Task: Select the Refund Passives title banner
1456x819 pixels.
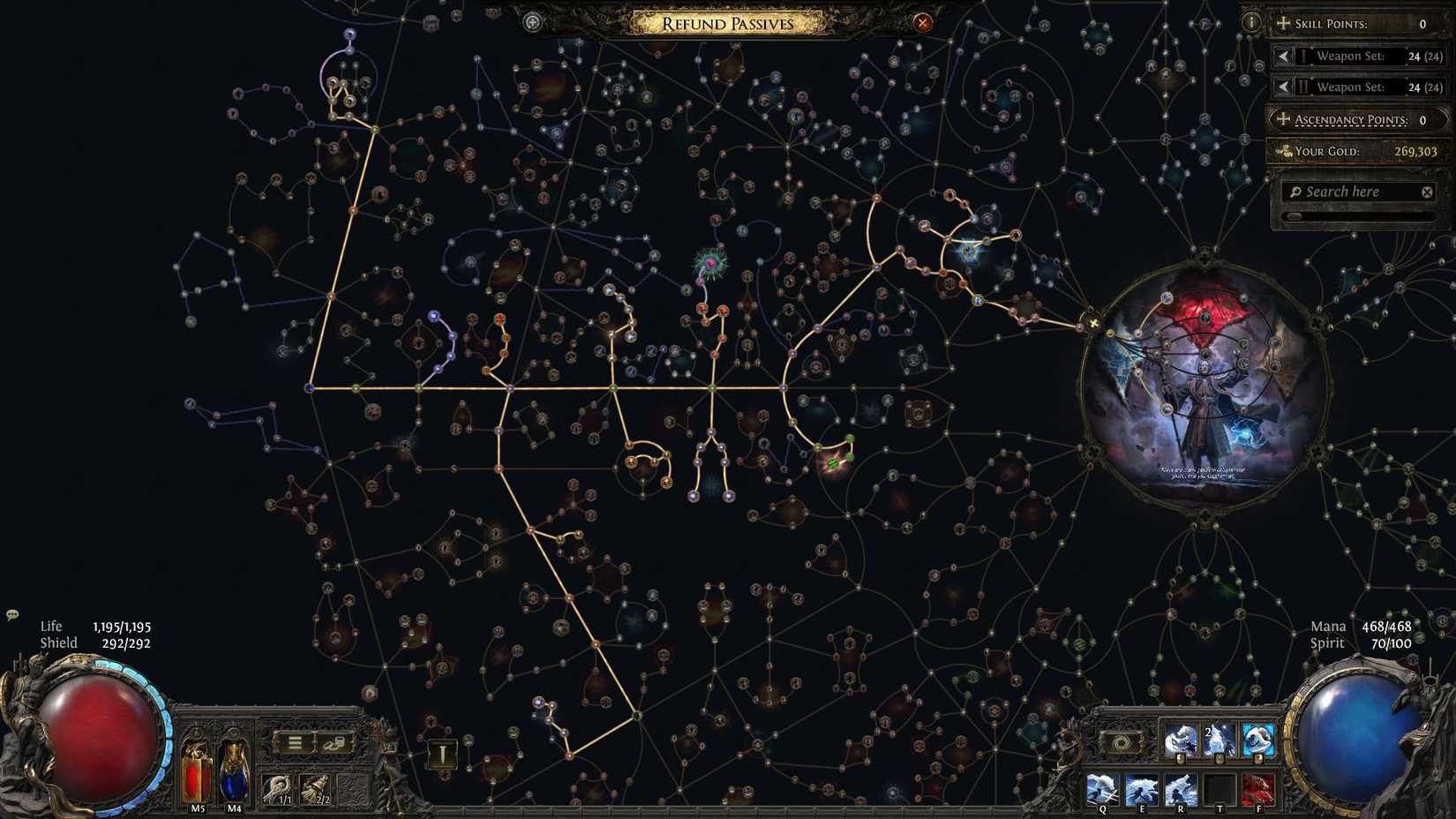Action: (x=724, y=23)
